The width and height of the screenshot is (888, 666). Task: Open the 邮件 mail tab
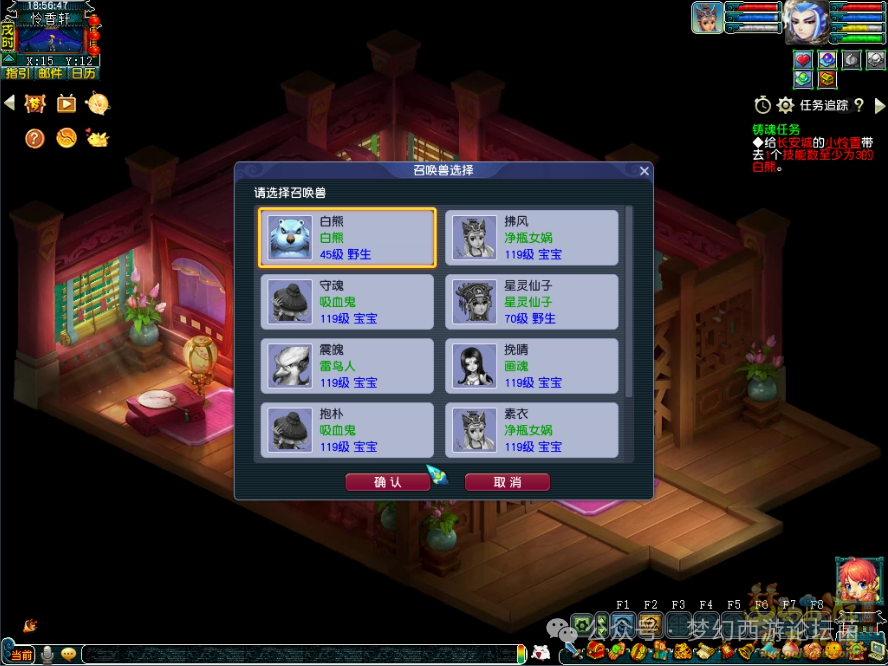[50, 73]
